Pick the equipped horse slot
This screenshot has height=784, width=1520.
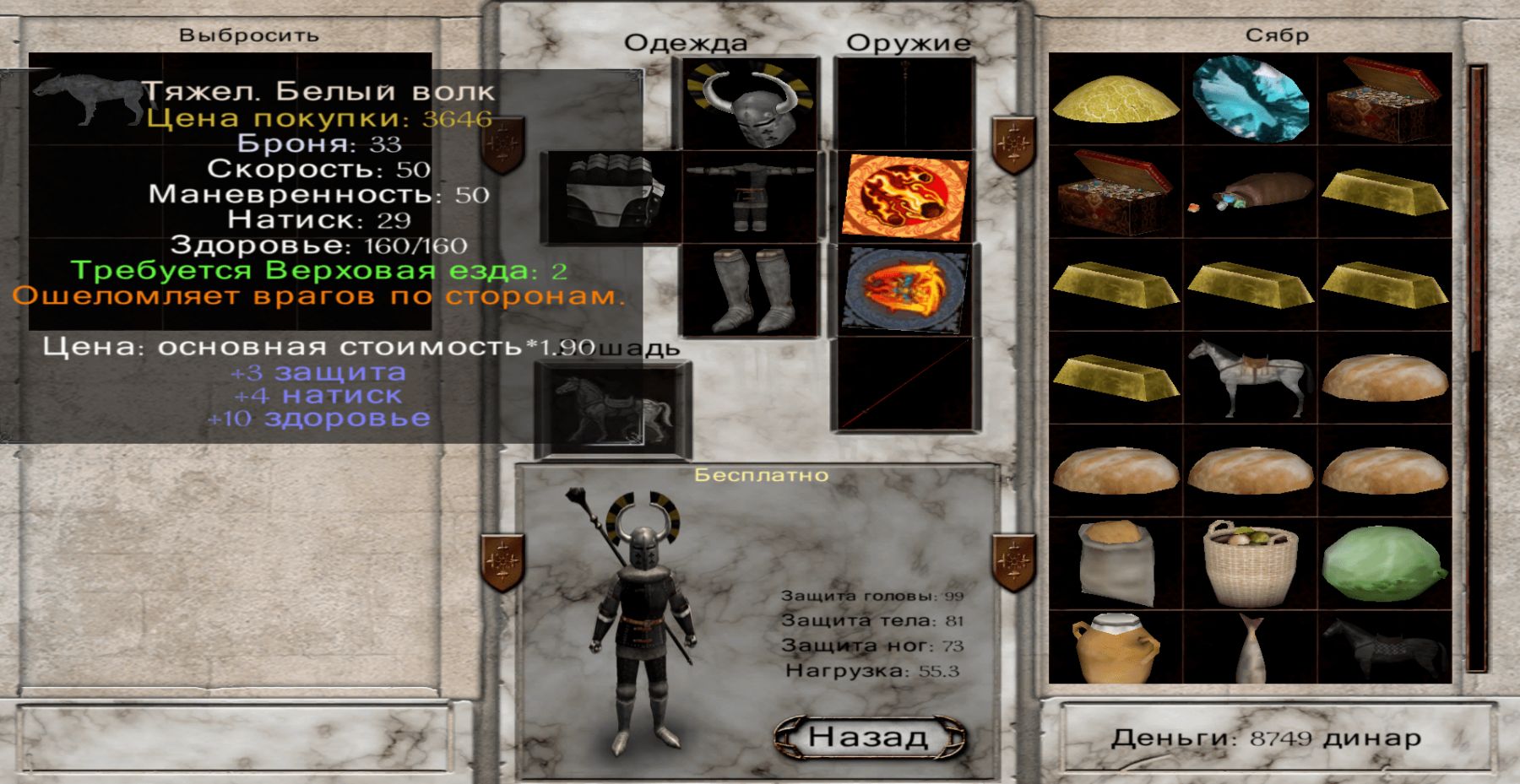pos(611,410)
